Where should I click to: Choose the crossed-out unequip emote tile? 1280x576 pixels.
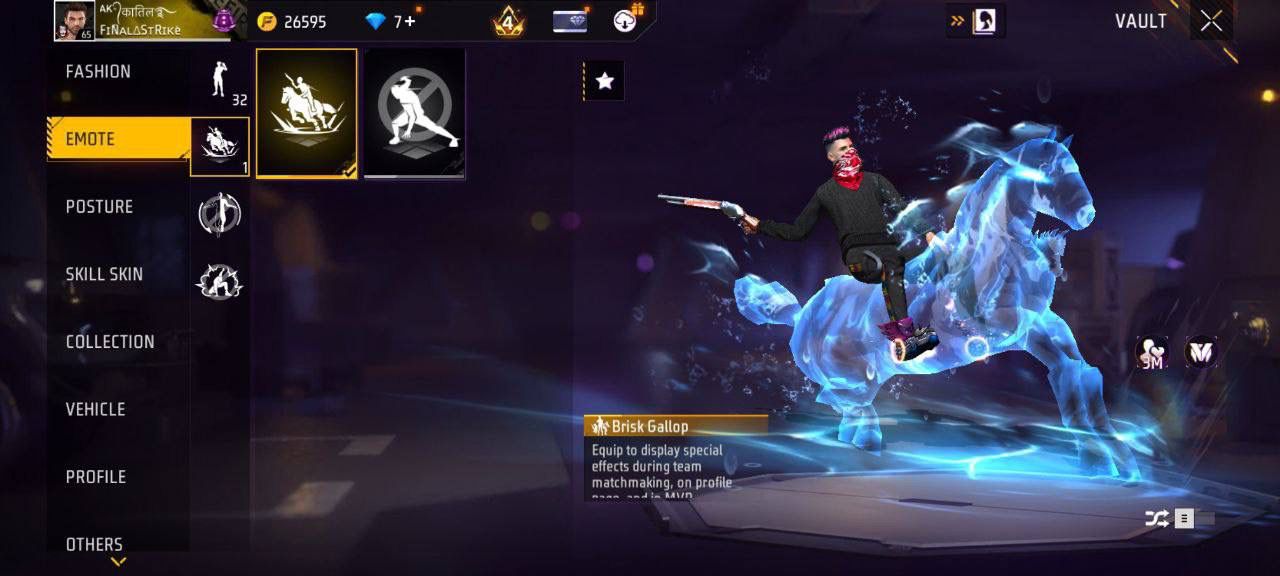click(x=414, y=113)
